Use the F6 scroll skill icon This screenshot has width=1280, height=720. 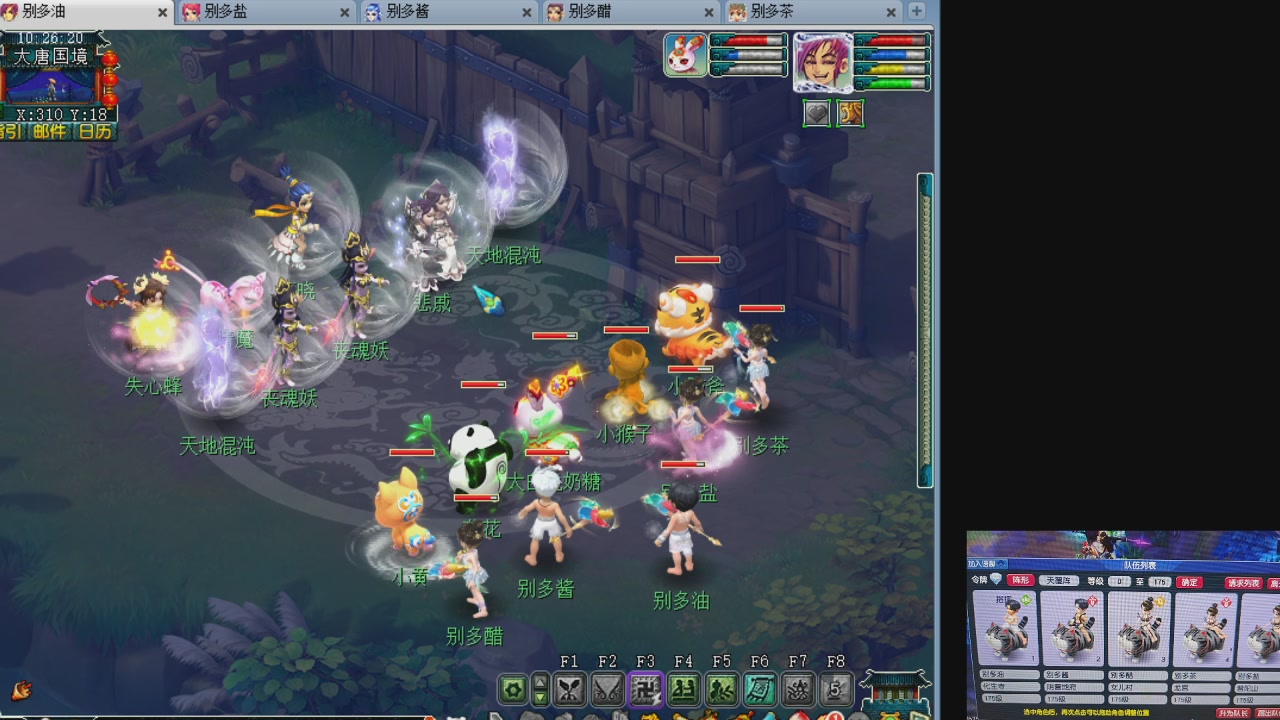(x=759, y=688)
